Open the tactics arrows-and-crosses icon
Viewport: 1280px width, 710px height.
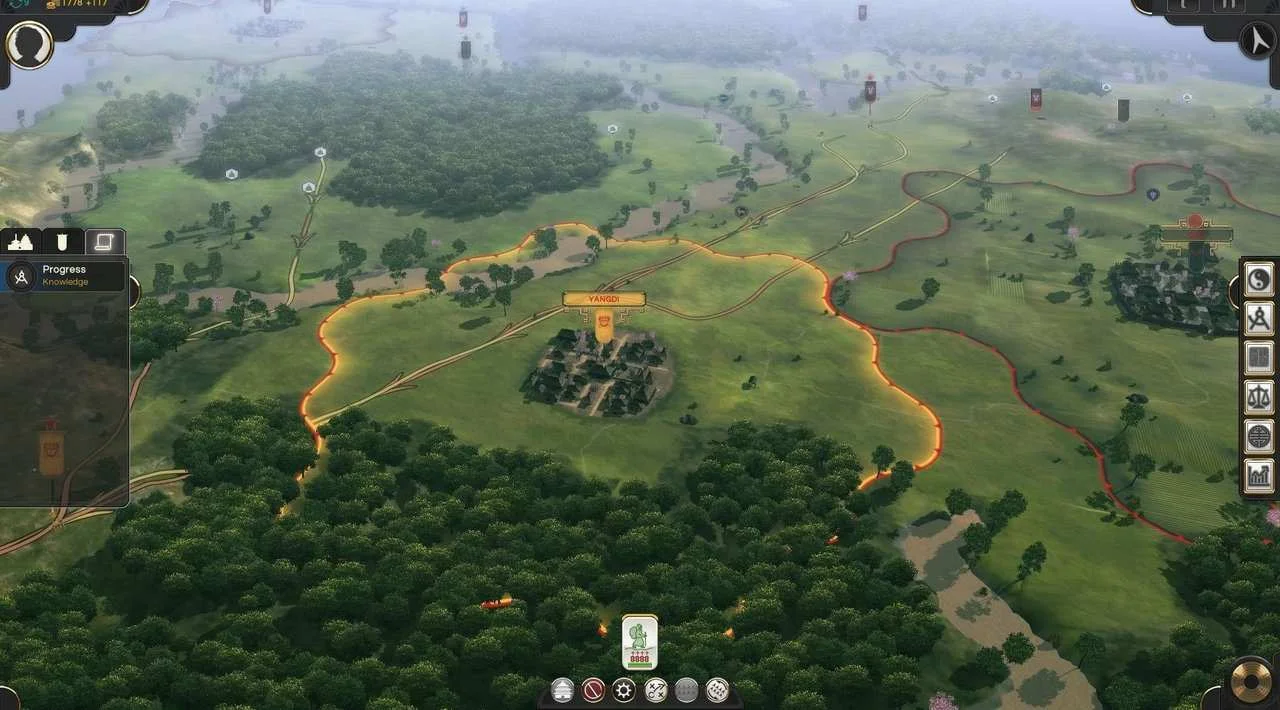[x=656, y=690]
